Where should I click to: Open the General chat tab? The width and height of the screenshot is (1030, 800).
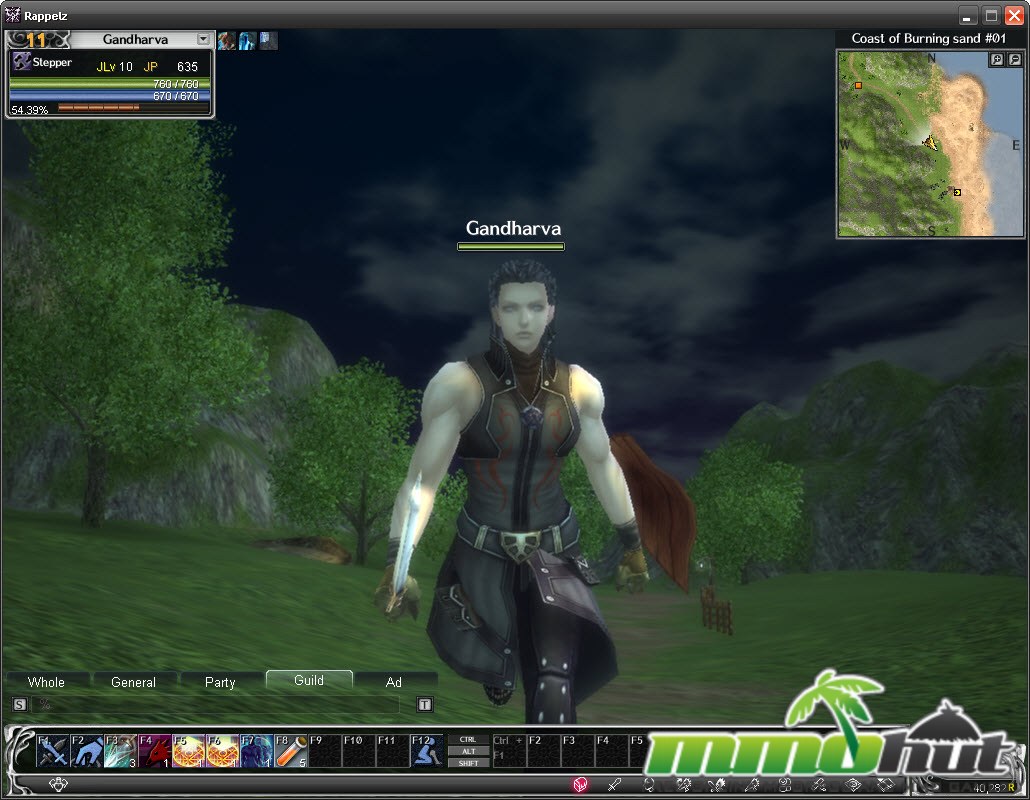[x=133, y=682]
